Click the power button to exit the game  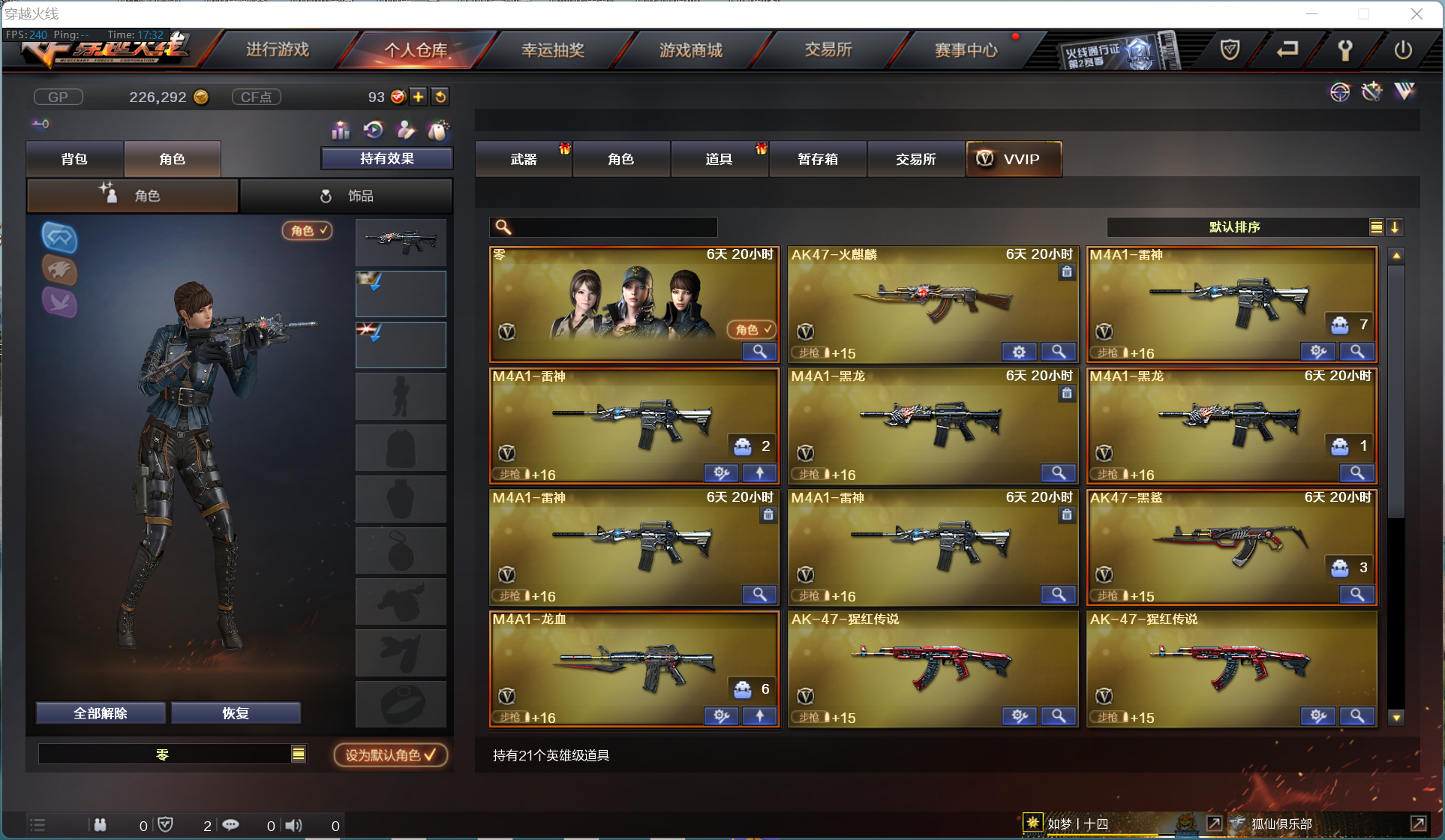coord(1404,50)
